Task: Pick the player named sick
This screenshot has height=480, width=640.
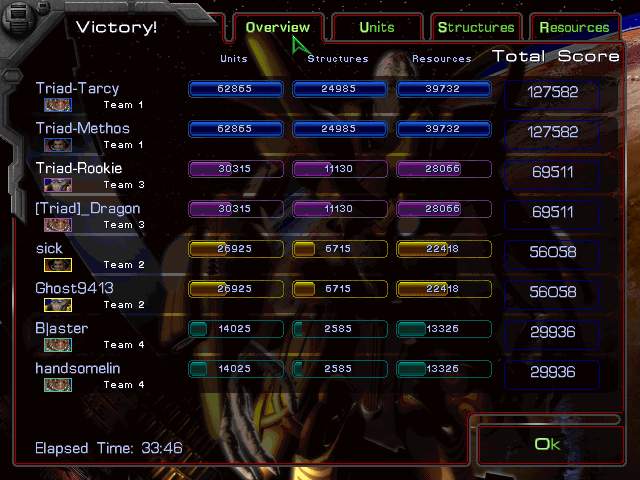Action: tap(49, 249)
